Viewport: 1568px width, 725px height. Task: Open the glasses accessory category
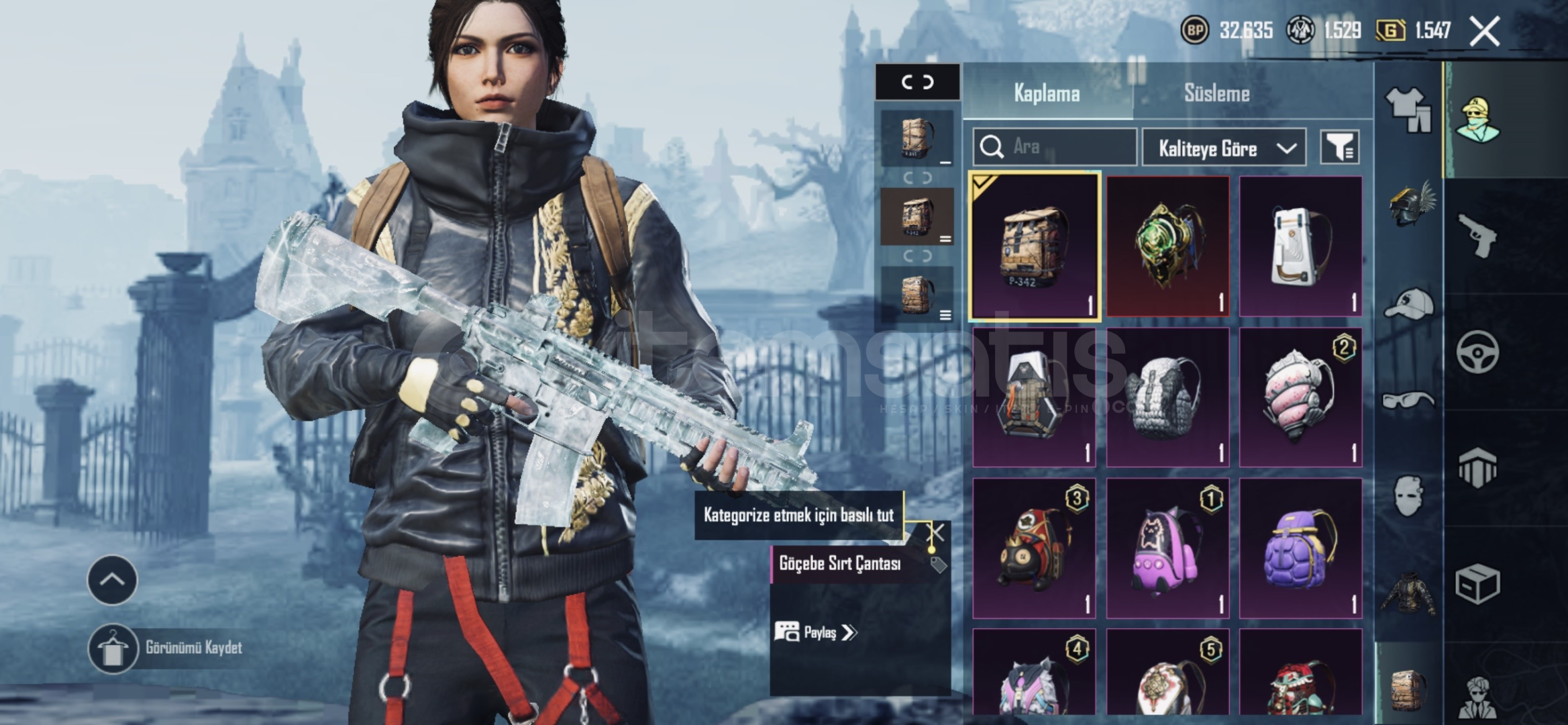pyautogui.click(x=1408, y=401)
